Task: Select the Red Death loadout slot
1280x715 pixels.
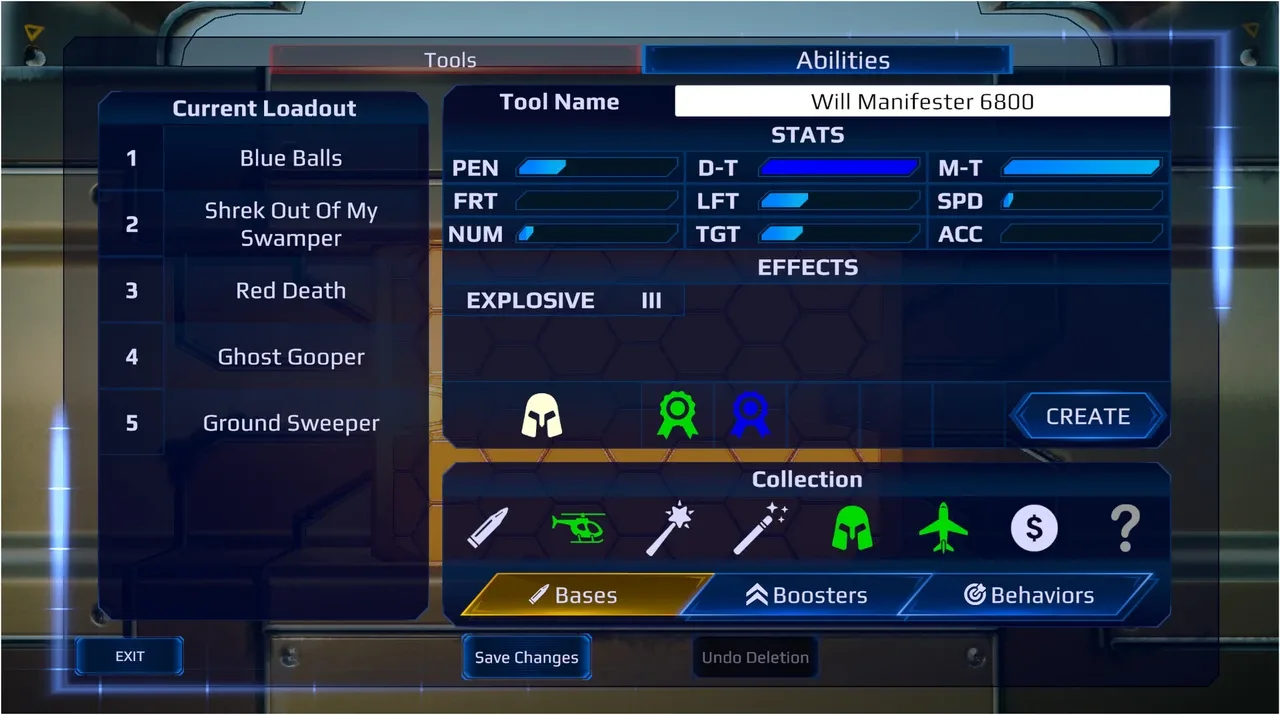Action: tap(290, 291)
